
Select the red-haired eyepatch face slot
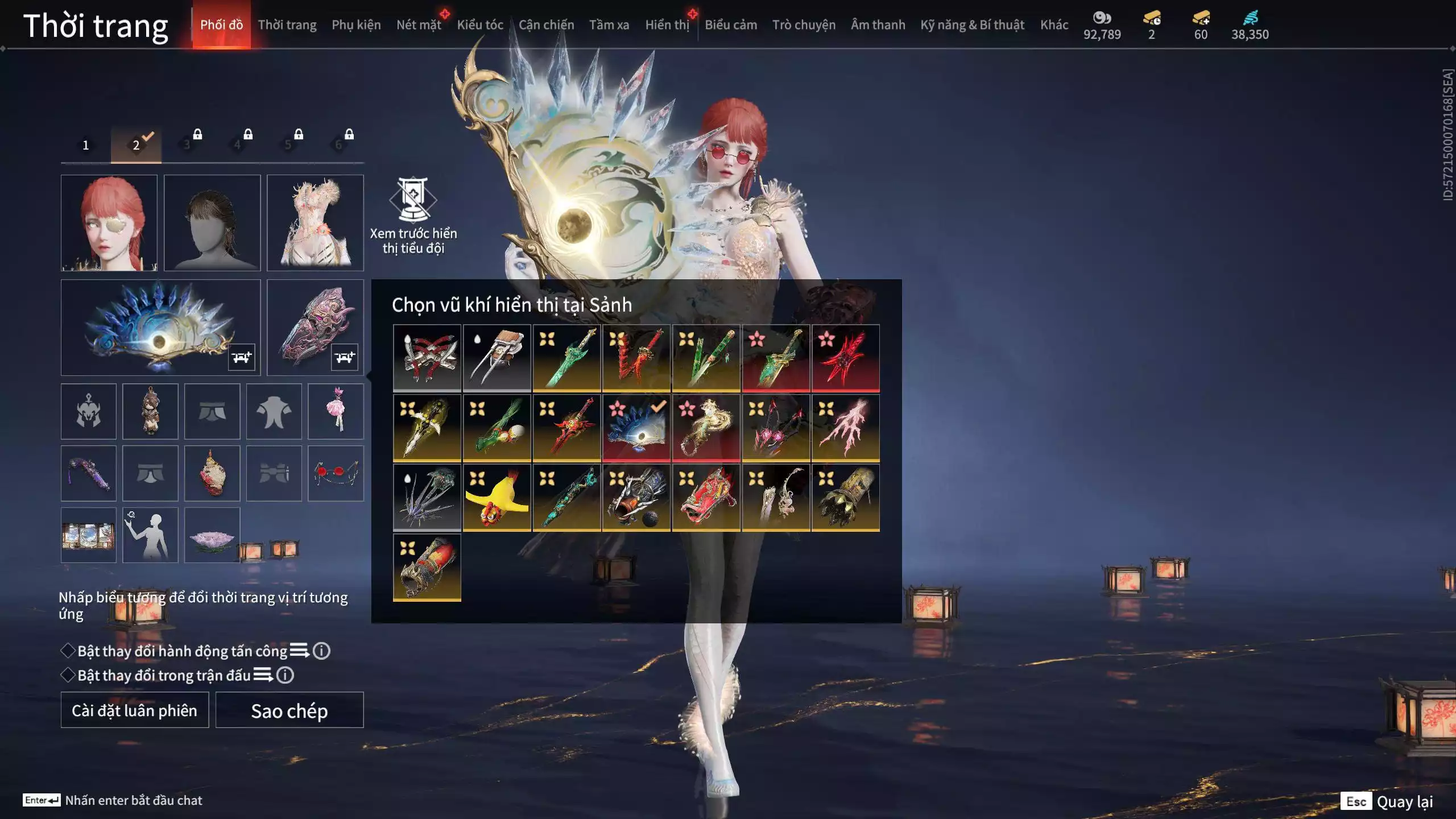tap(109, 222)
